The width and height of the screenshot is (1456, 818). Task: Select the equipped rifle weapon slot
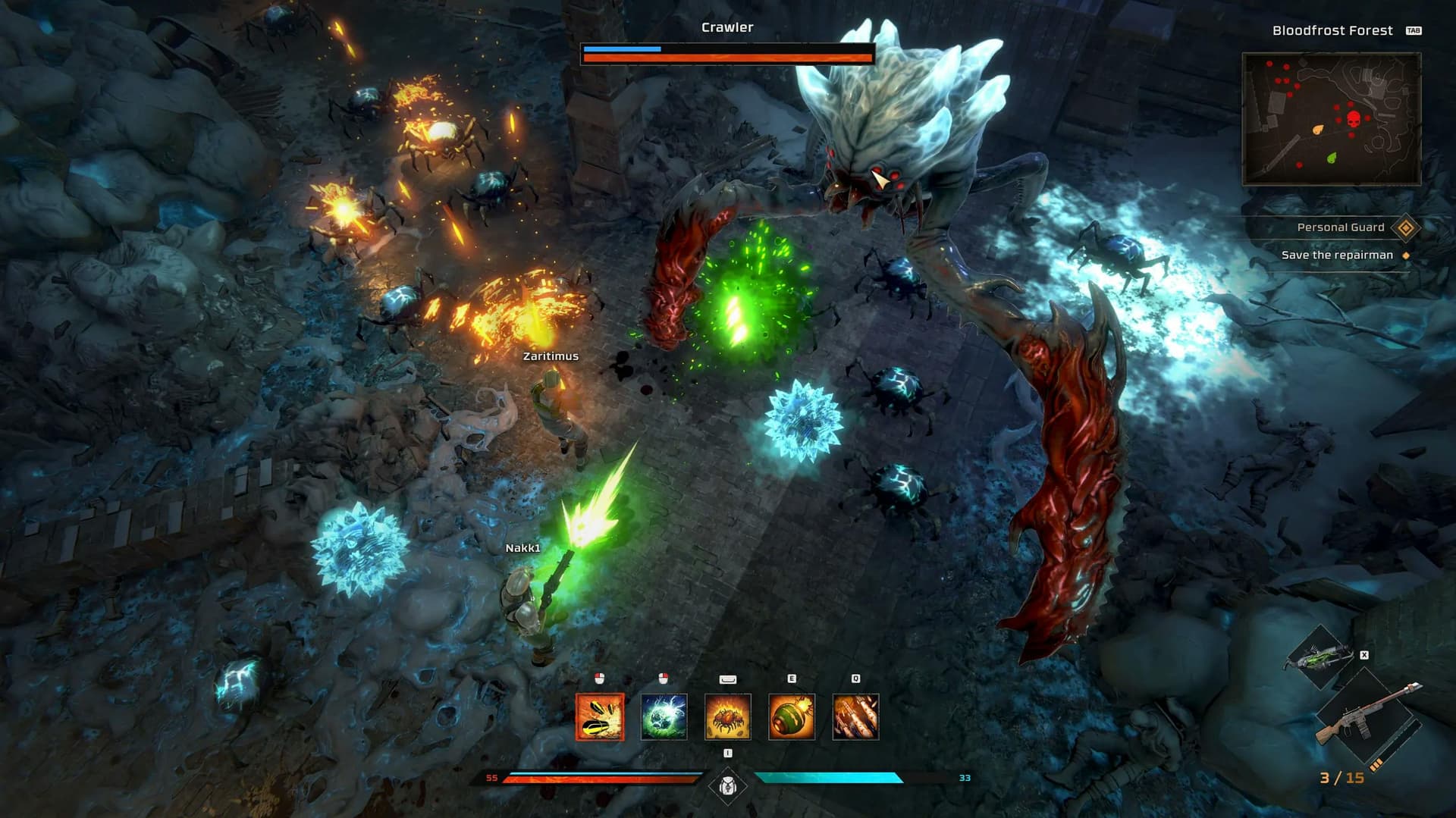1365,716
